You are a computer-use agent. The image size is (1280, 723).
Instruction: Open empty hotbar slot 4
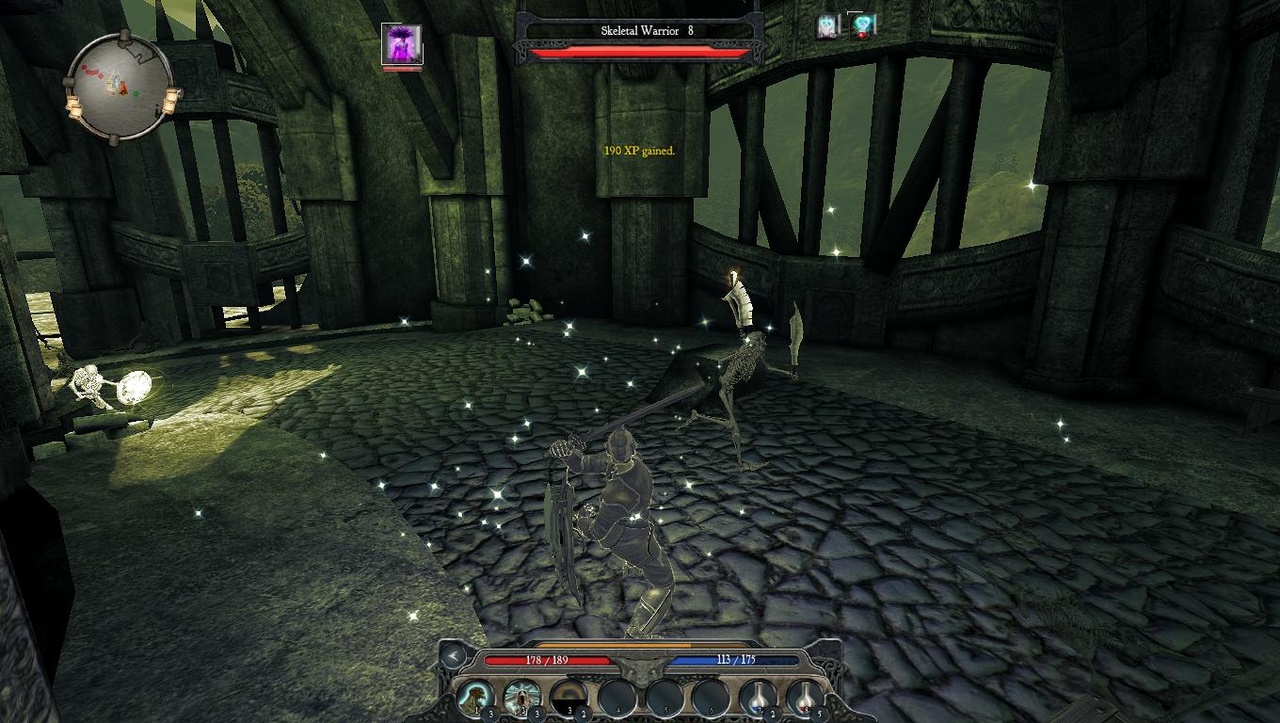[617, 697]
